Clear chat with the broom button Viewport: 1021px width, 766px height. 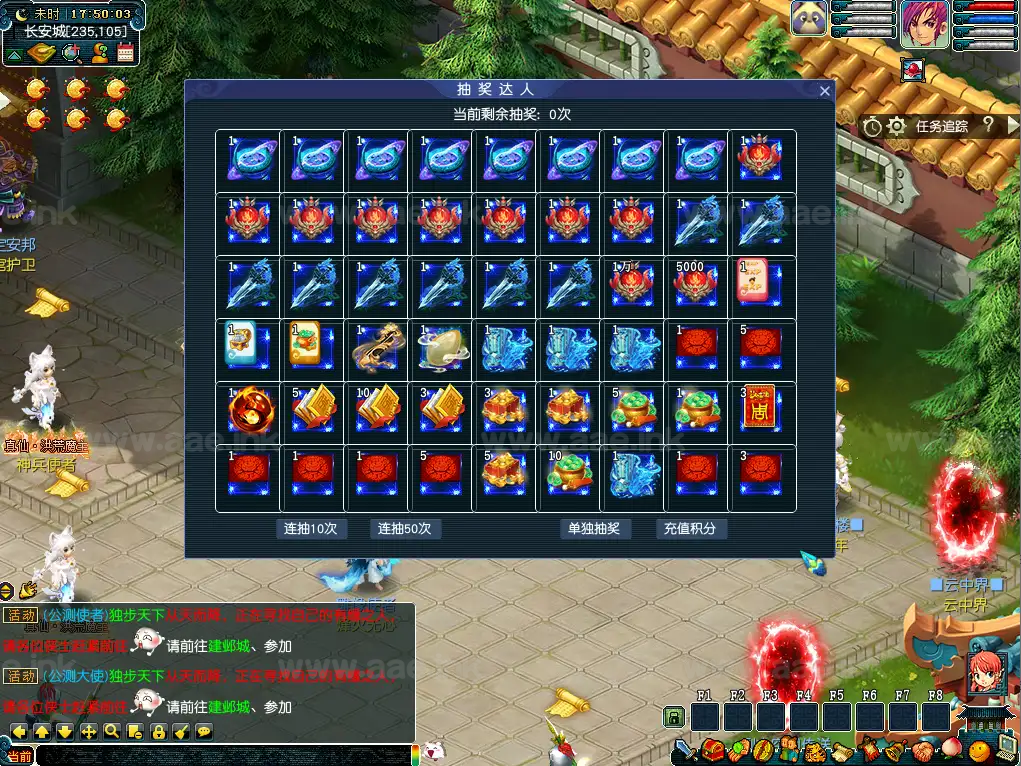coord(181,732)
